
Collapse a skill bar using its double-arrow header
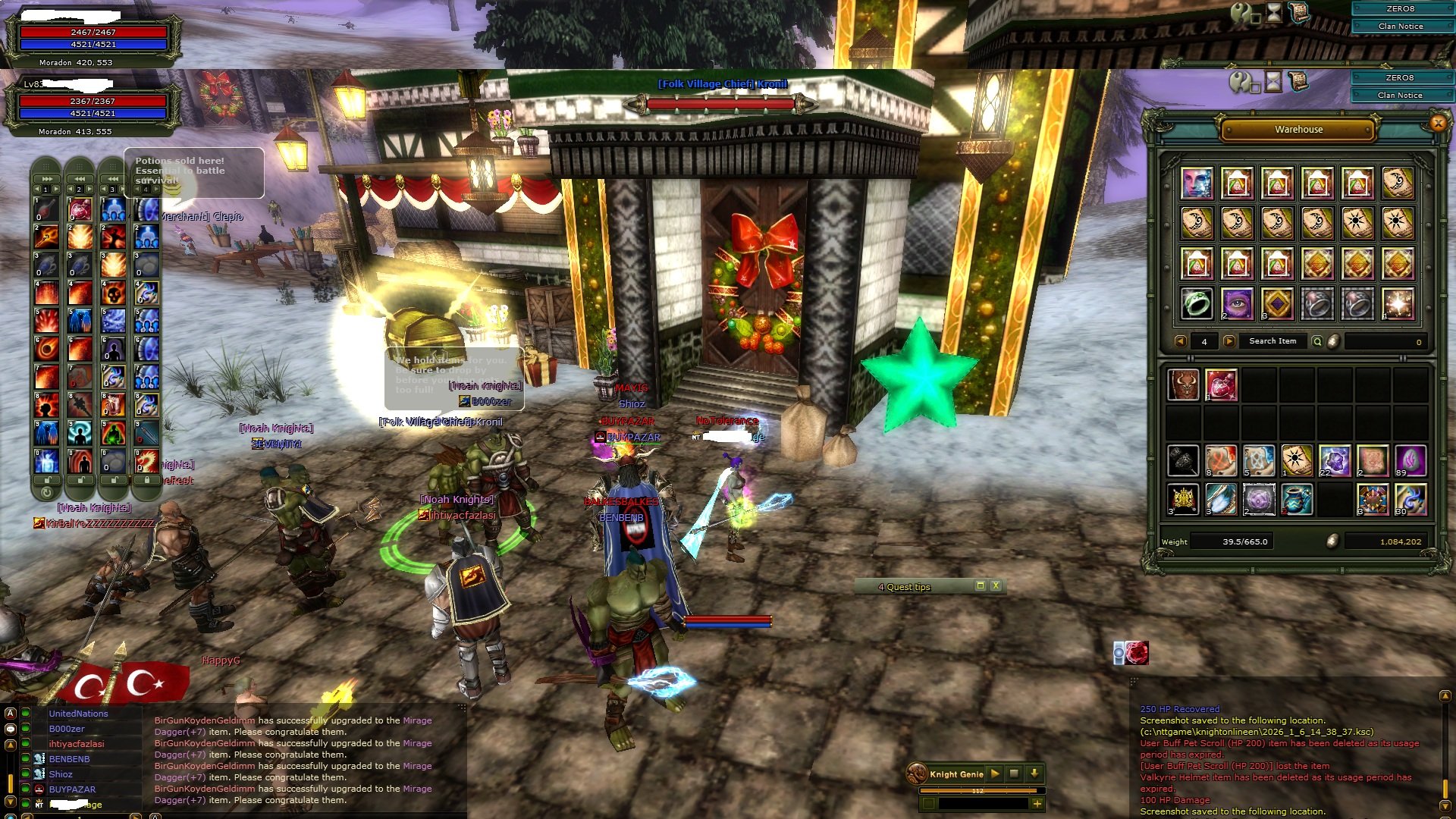[x=45, y=179]
